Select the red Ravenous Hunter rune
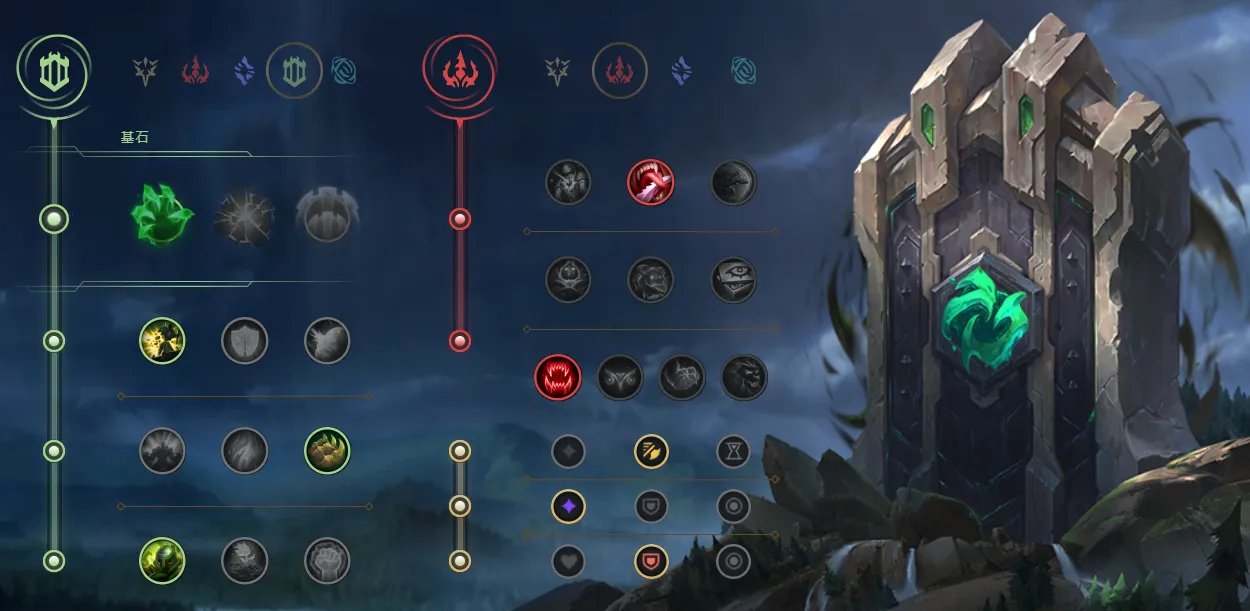Screen dimensions: 1250x611 (558, 377)
